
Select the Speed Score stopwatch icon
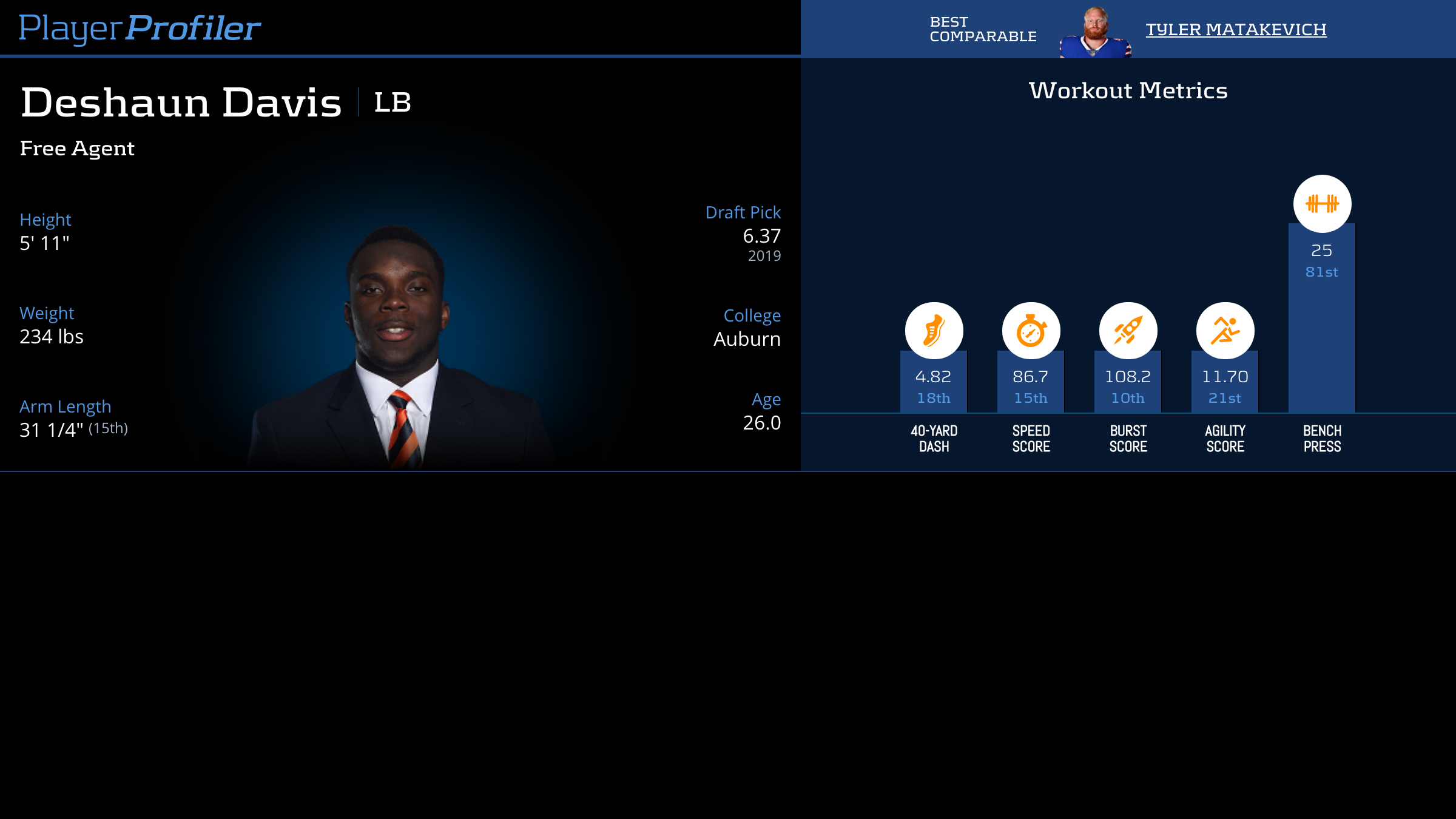1031,331
